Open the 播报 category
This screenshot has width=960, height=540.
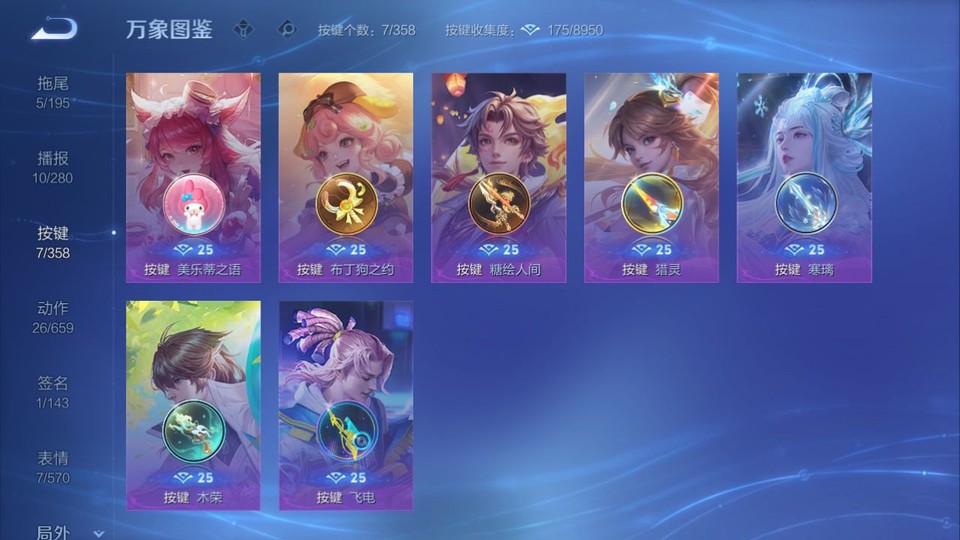coord(53,166)
